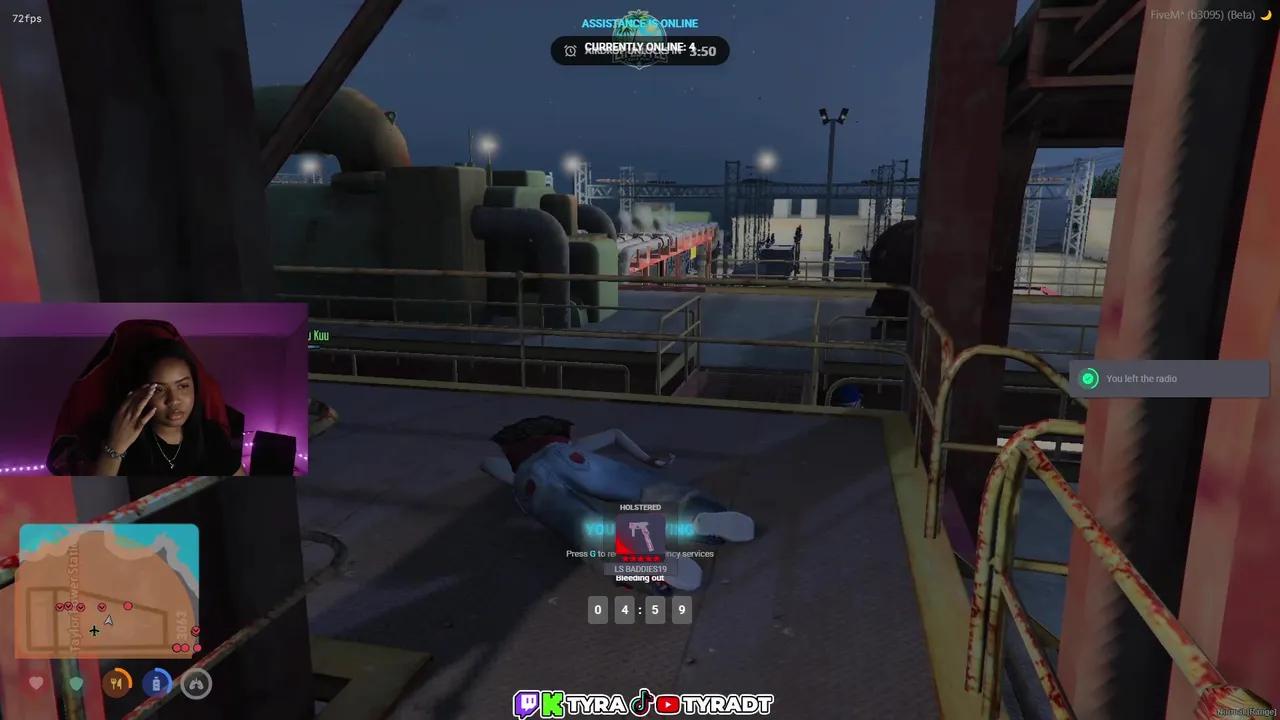1280x720 pixels.
Task: Expand the CURRENTLY ONLINE counter panel
Action: 639,47
